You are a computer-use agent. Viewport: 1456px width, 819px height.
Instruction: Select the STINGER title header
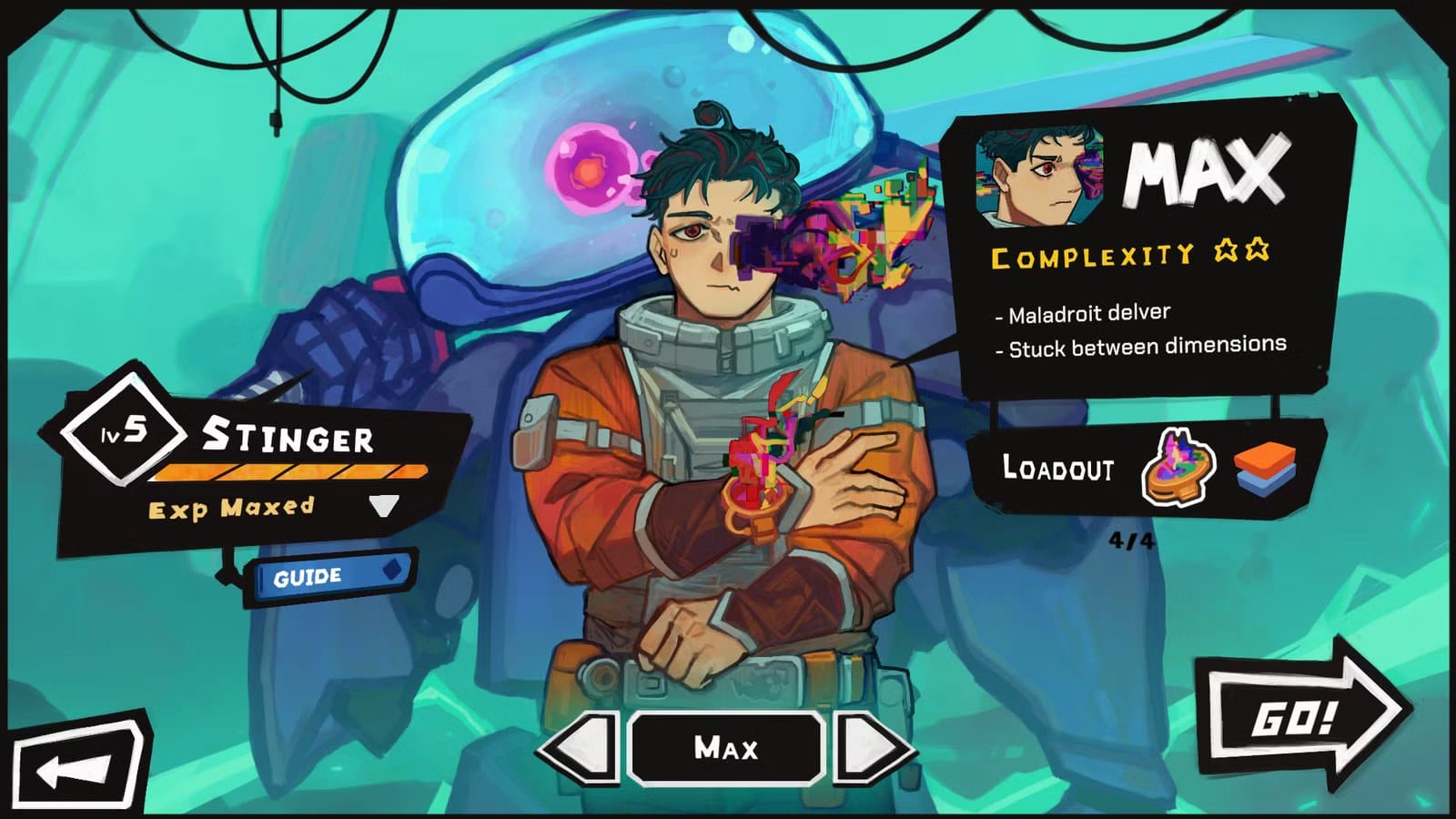click(291, 437)
